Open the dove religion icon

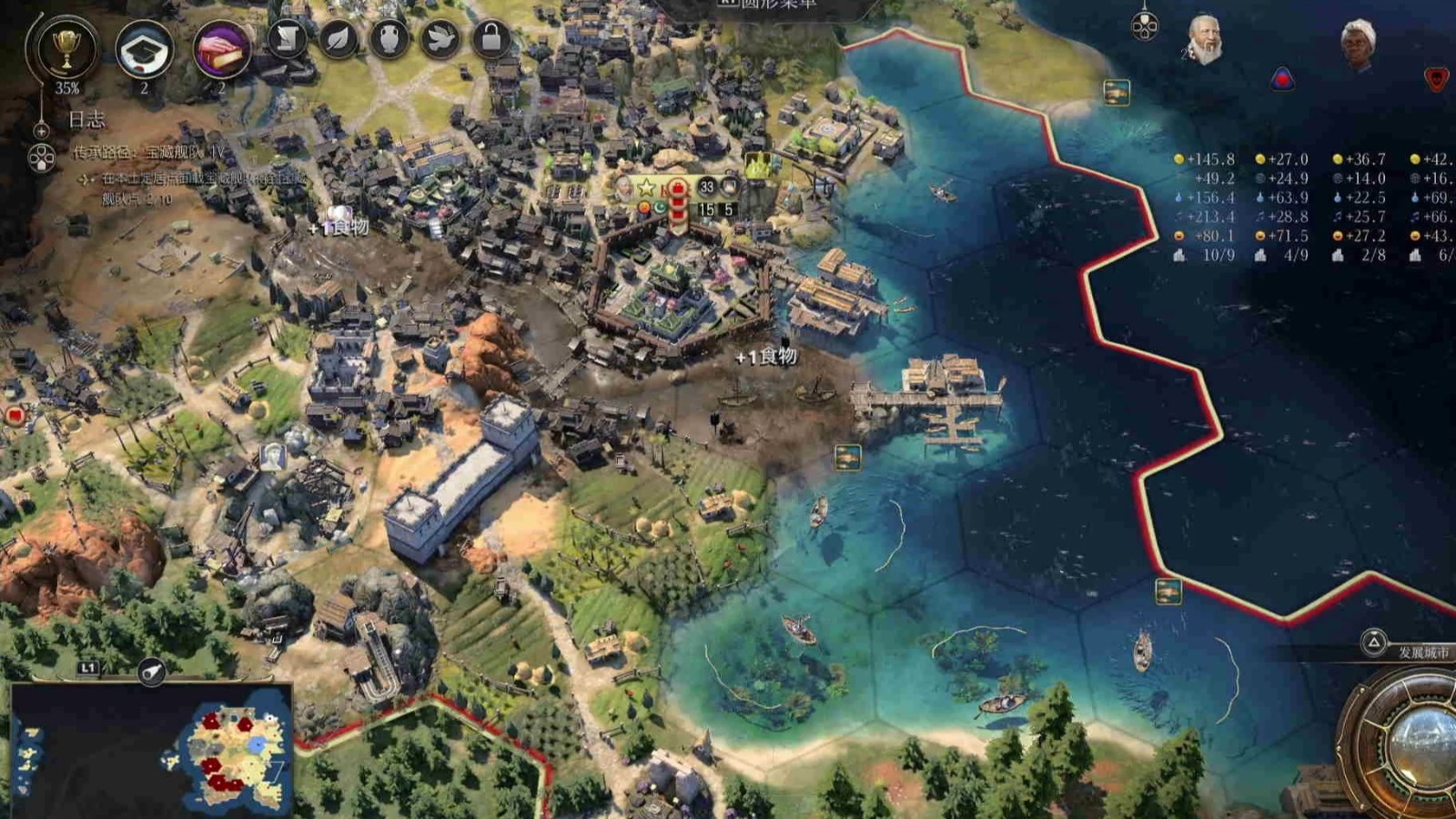[440, 39]
